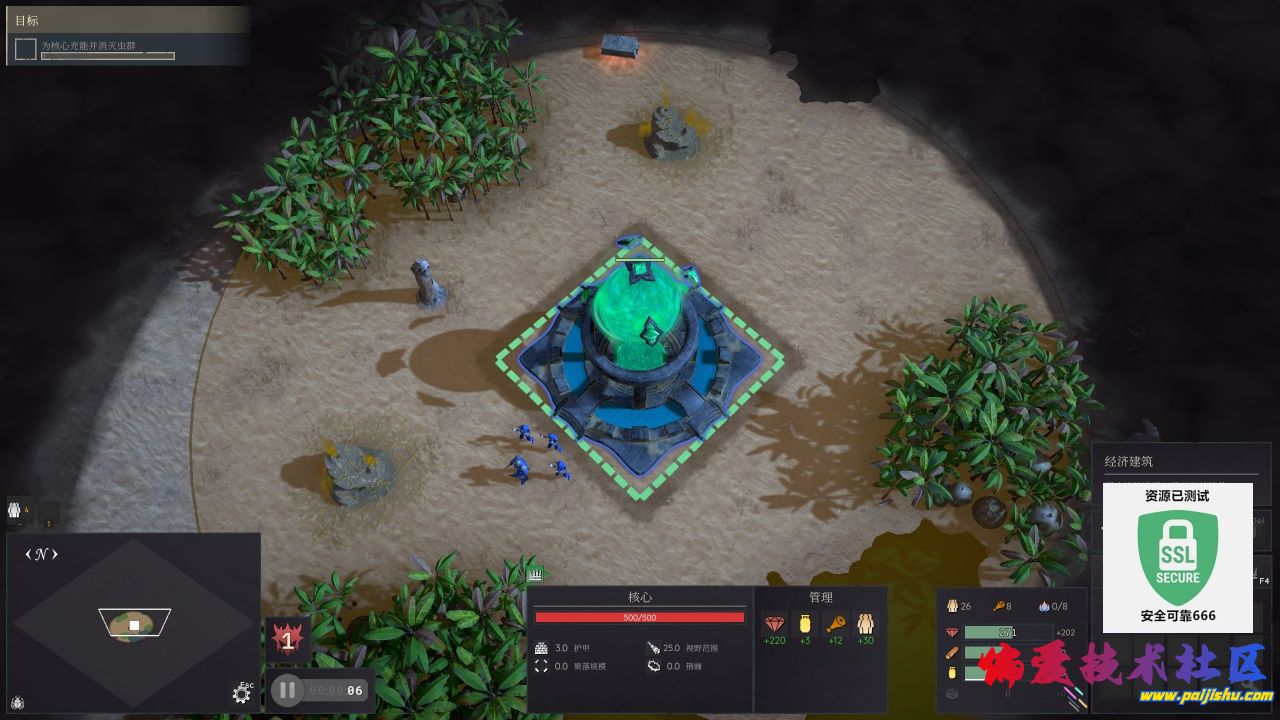Select the workers icon under 管理

(x=866, y=624)
